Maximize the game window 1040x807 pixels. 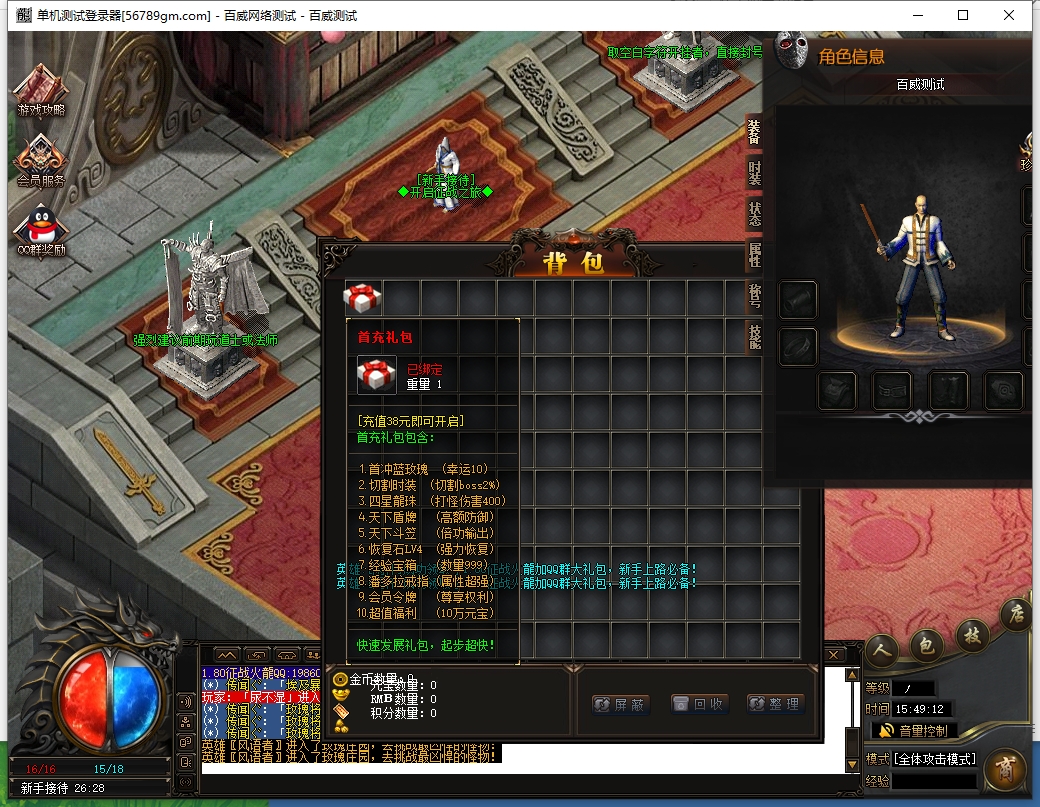click(x=963, y=15)
